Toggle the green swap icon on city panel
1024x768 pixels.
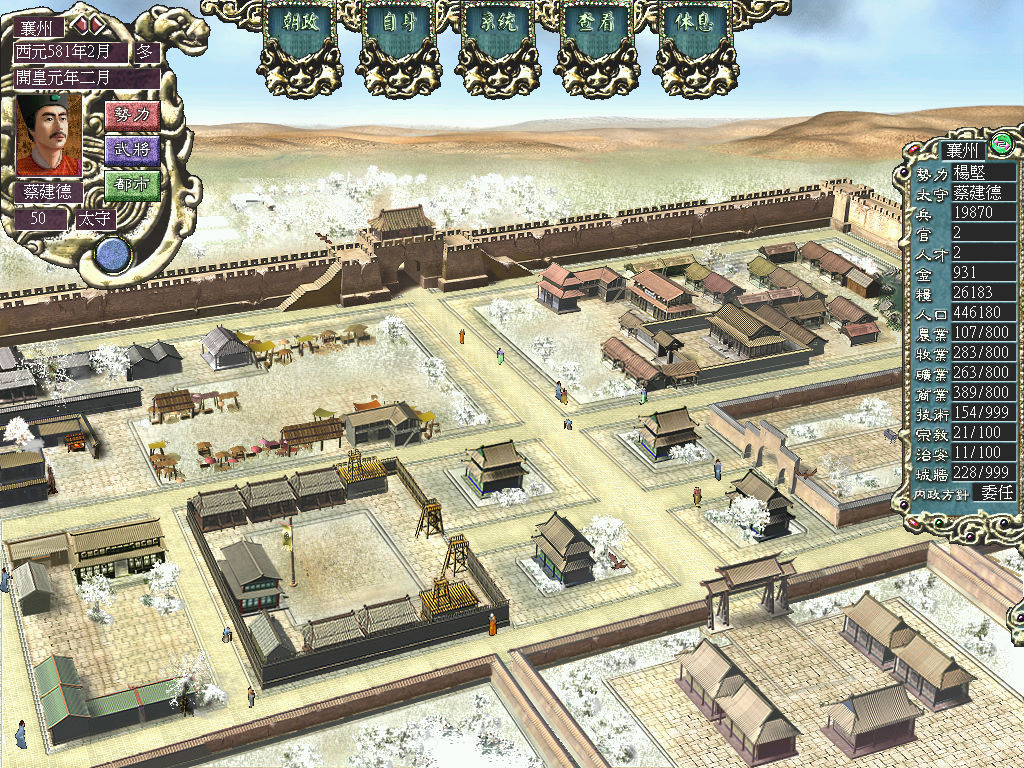tap(1002, 145)
